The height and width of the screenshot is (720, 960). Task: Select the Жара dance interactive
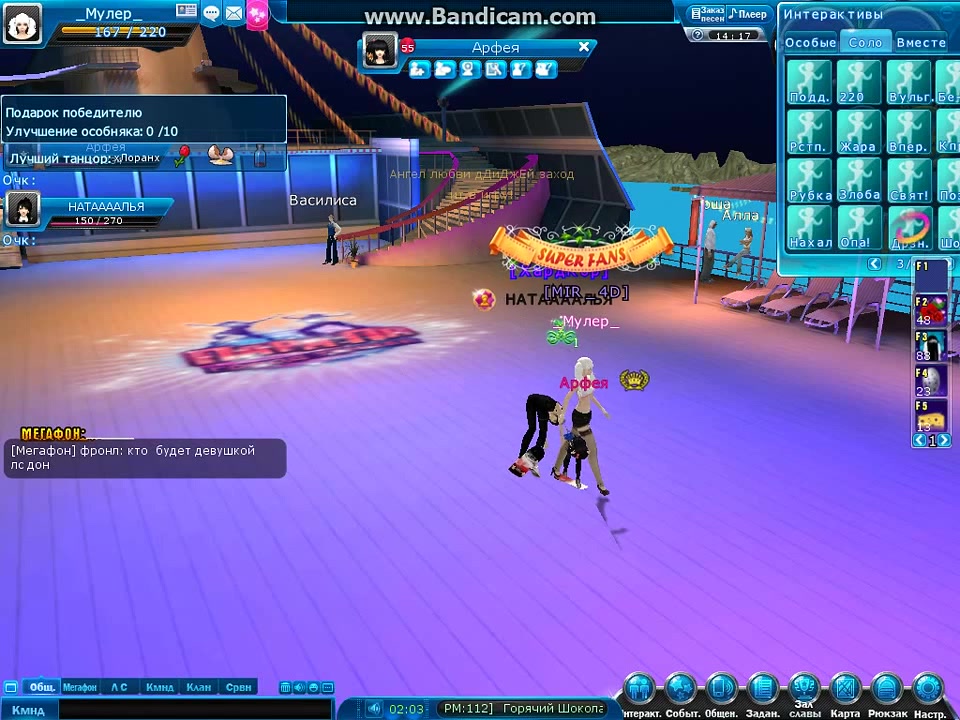point(858,131)
